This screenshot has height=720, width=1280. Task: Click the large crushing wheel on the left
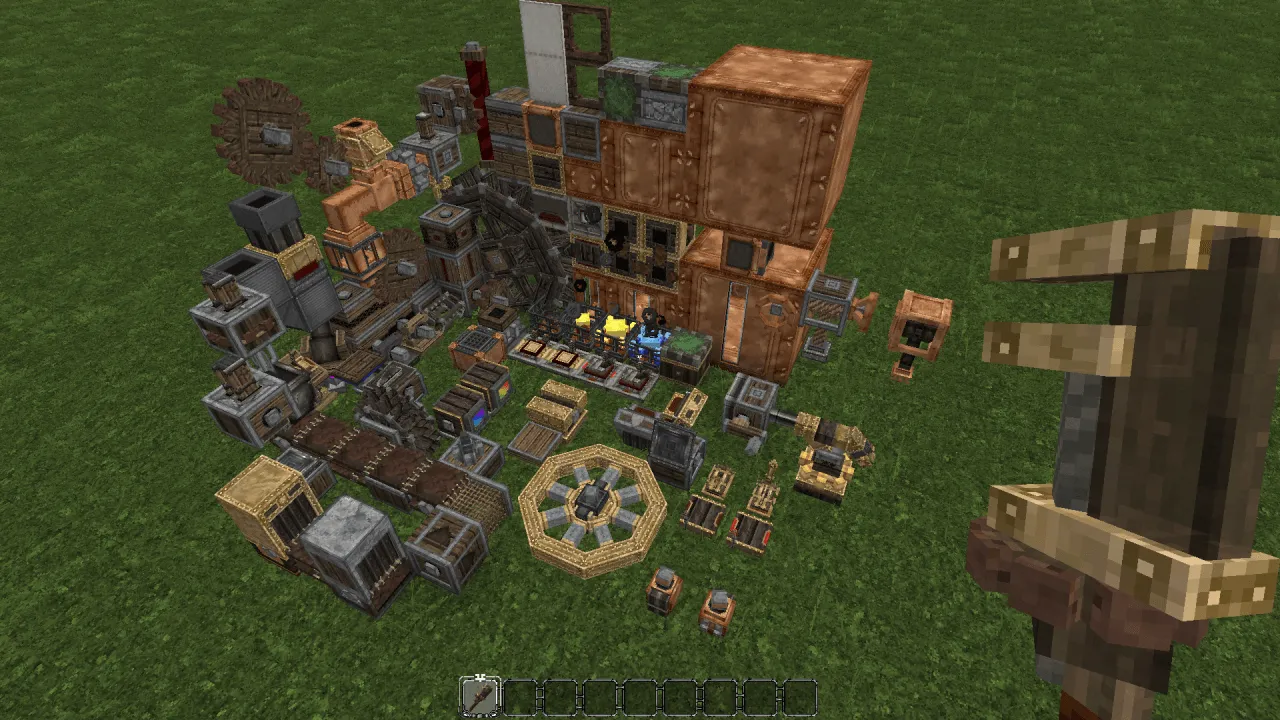pyautogui.click(x=265, y=130)
